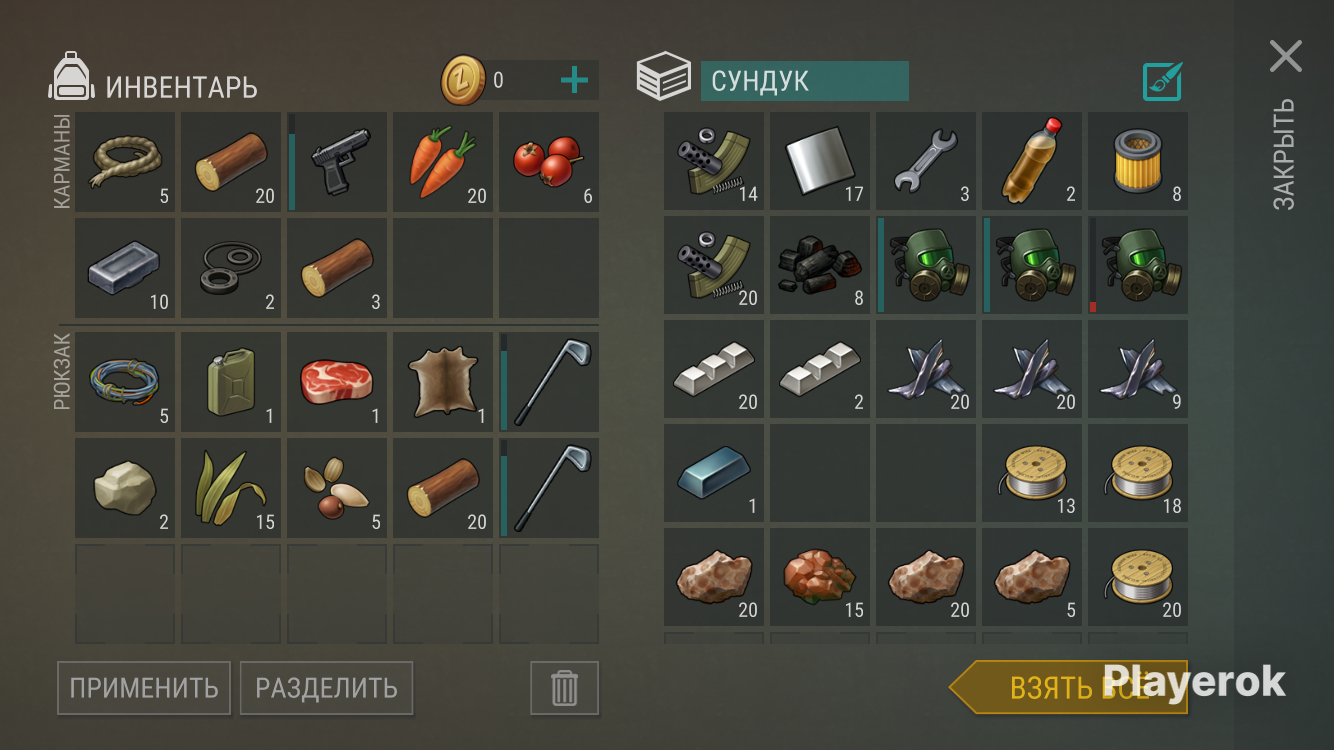The height and width of the screenshot is (750, 1334).
Task: Select the wire spool with 18 units
Action: [1137, 474]
